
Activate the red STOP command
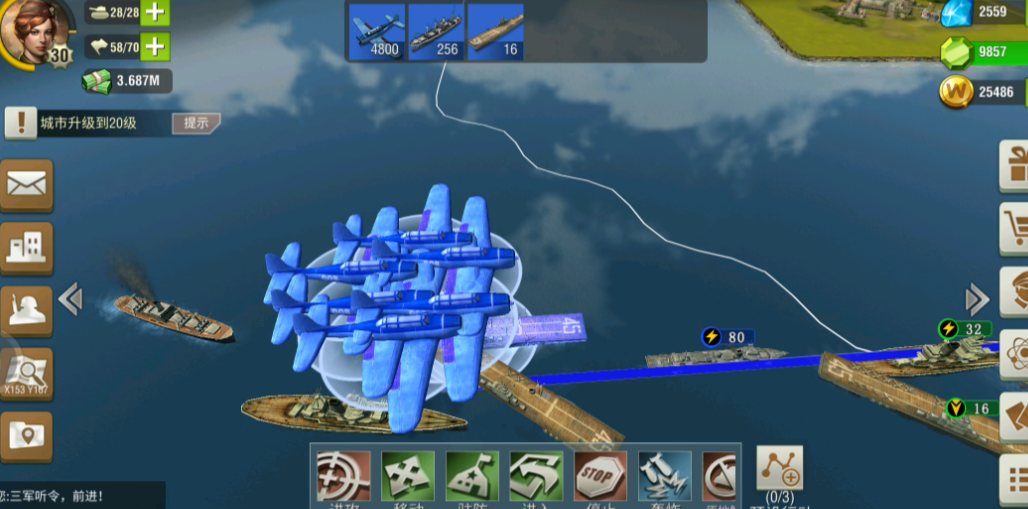tap(600, 476)
